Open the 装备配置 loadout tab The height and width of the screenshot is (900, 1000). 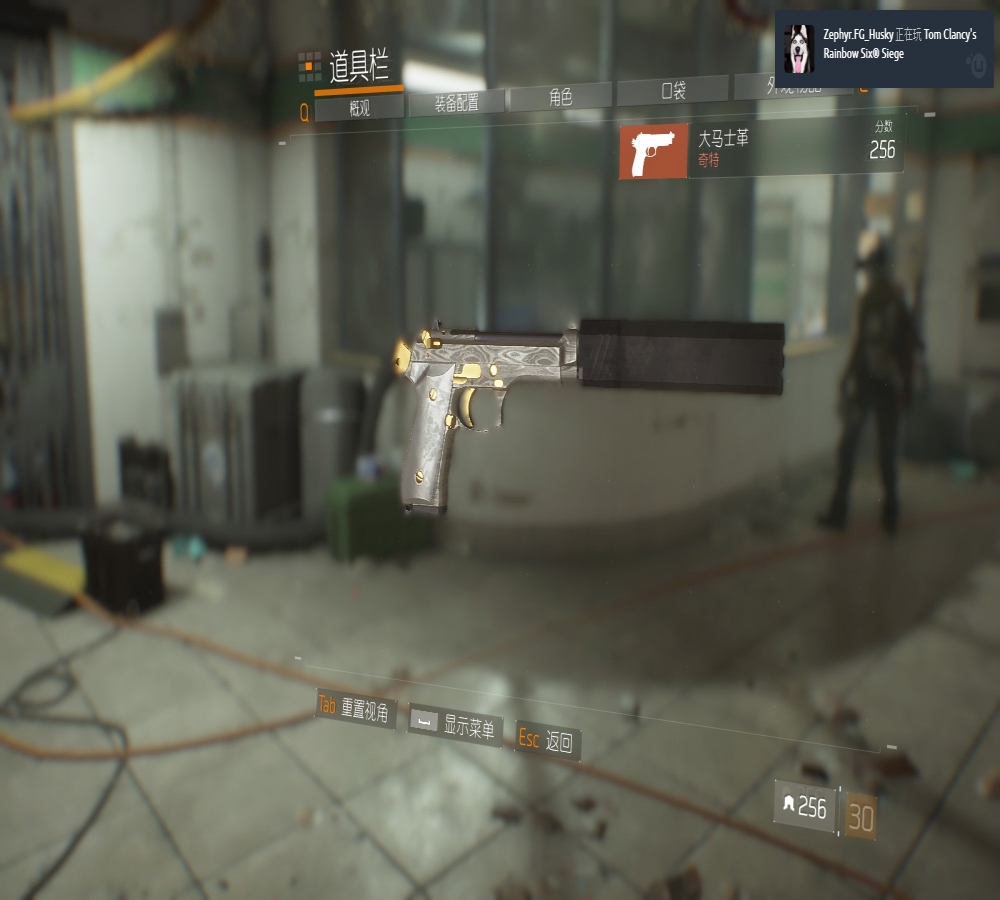455,103
